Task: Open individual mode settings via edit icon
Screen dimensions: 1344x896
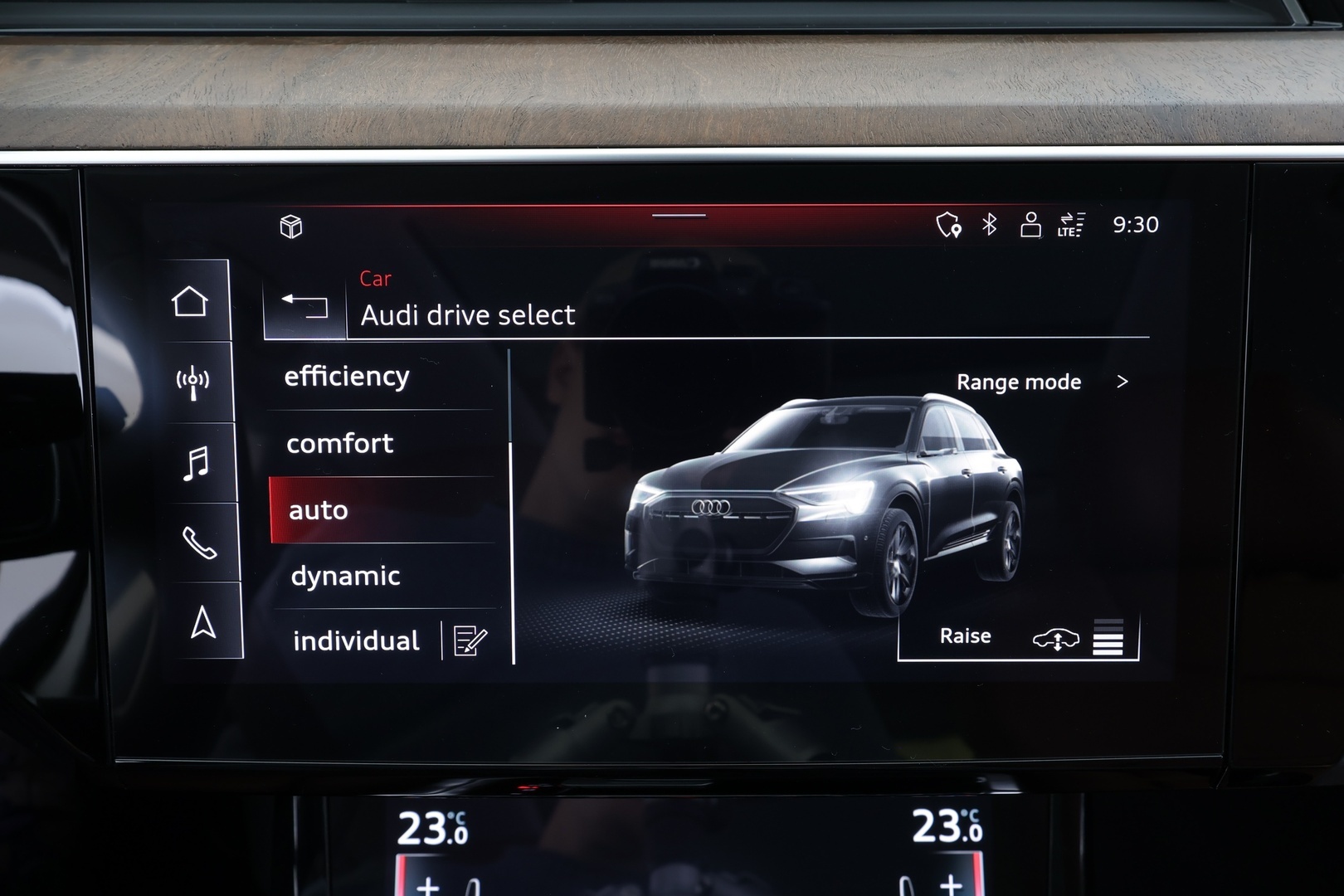Action: pyautogui.click(x=467, y=640)
